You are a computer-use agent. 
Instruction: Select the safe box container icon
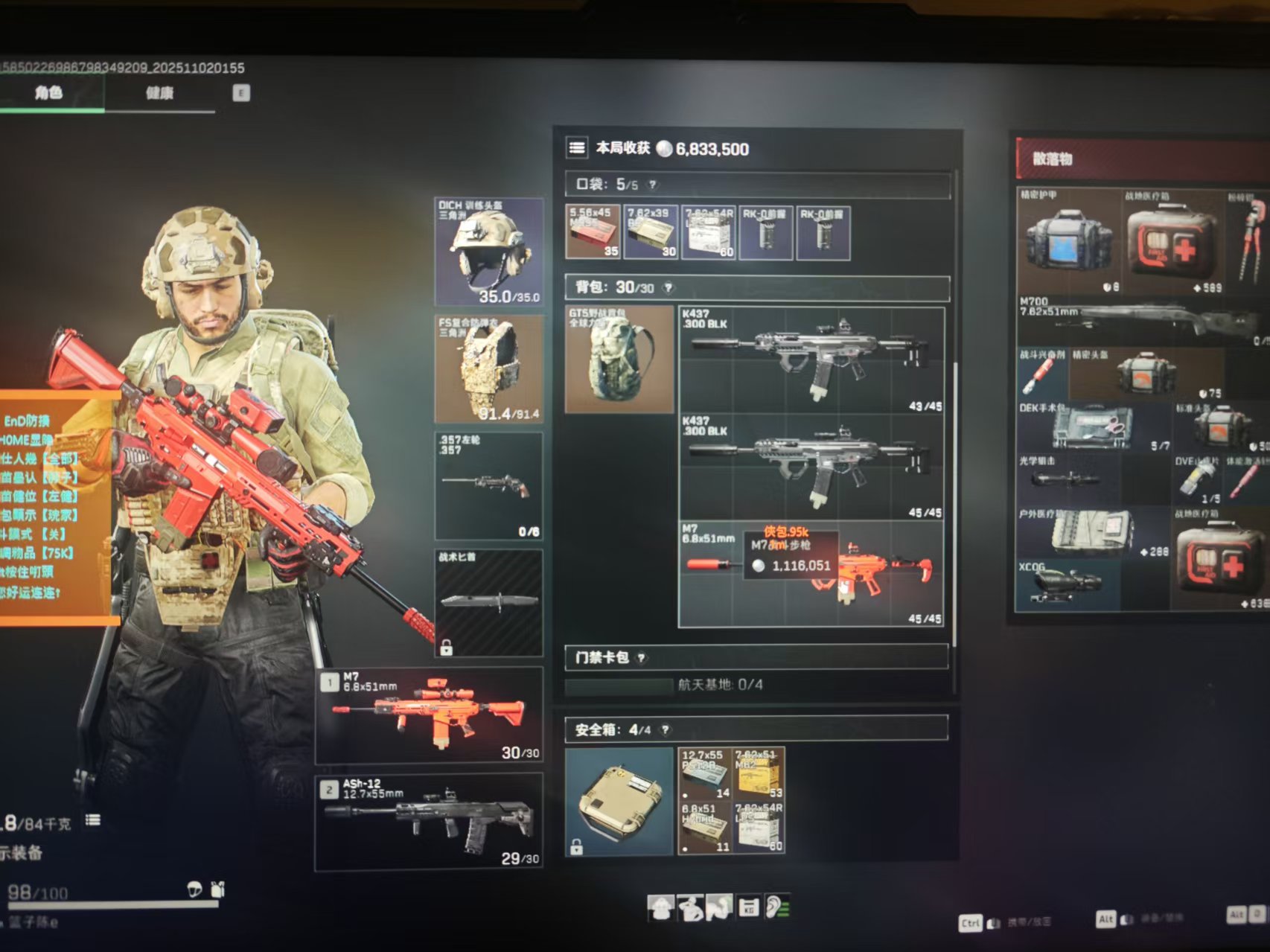point(619,802)
